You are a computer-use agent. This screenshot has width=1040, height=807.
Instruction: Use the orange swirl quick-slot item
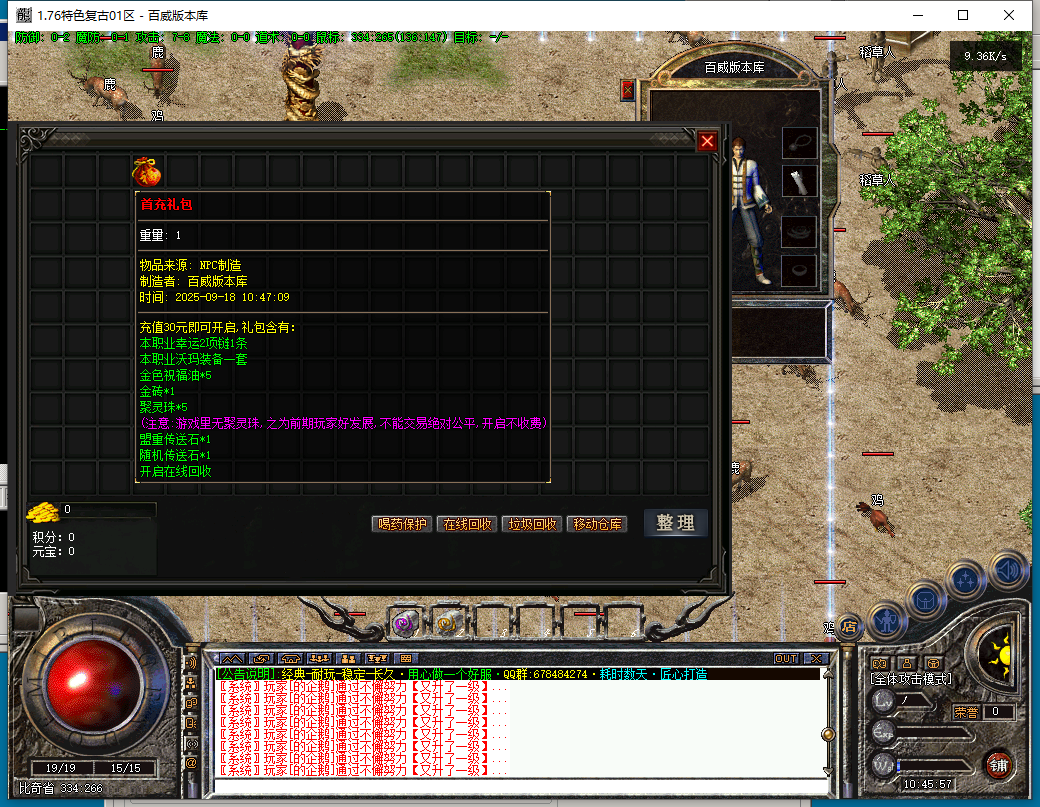point(448,623)
